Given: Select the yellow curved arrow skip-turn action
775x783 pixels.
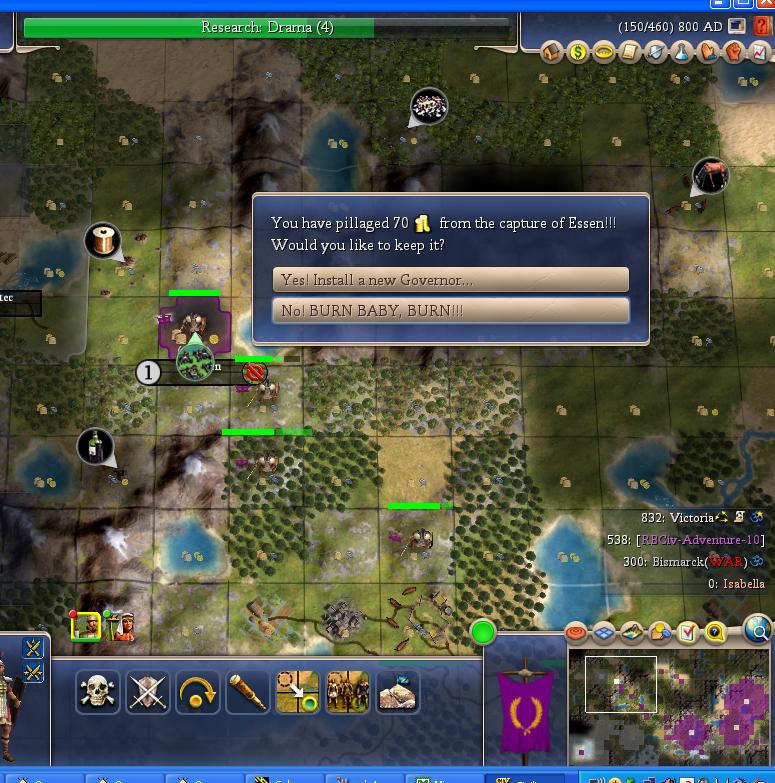Looking at the screenshot, I should click(197, 692).
